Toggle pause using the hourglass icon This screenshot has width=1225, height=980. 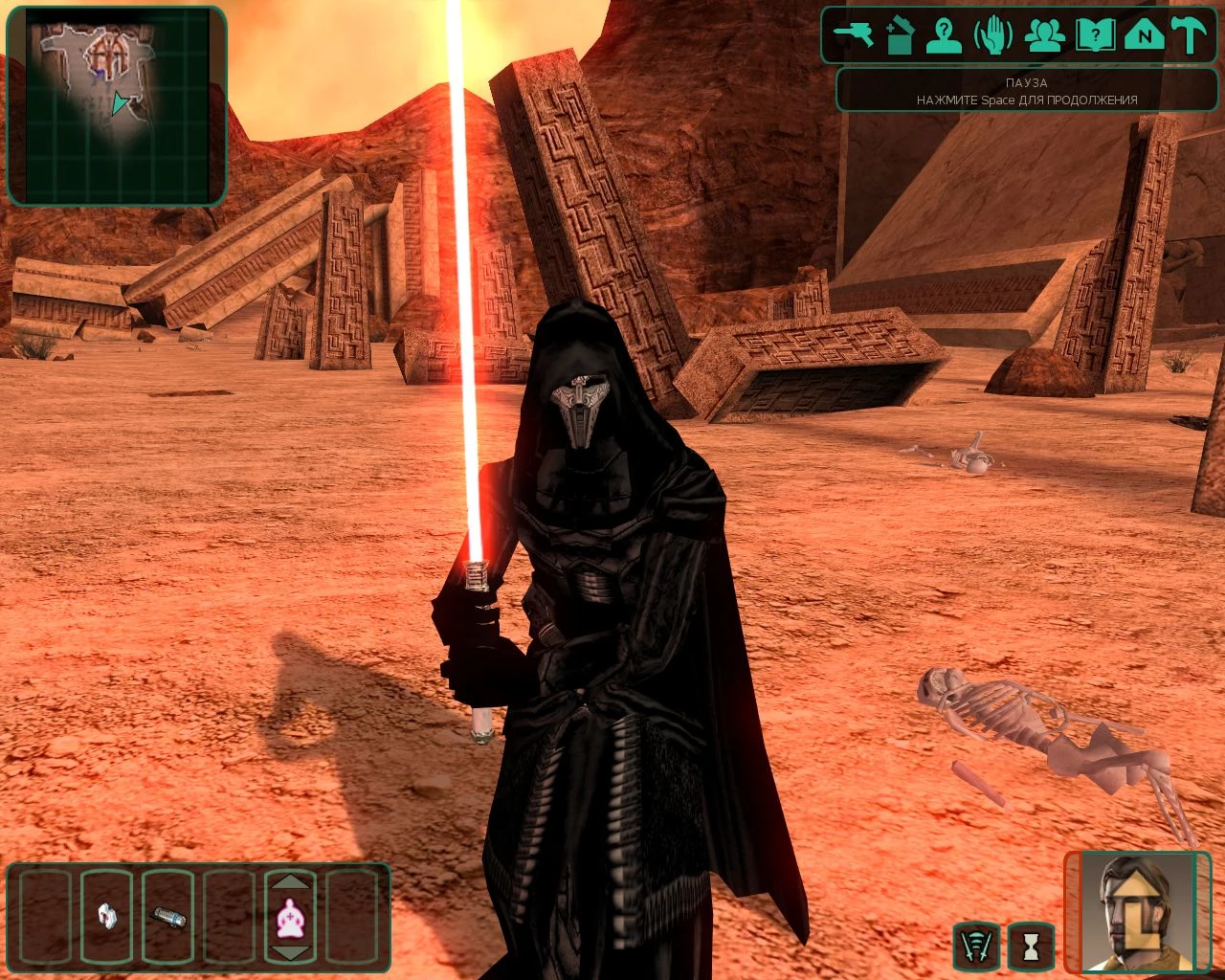(x=1026, y=947)
